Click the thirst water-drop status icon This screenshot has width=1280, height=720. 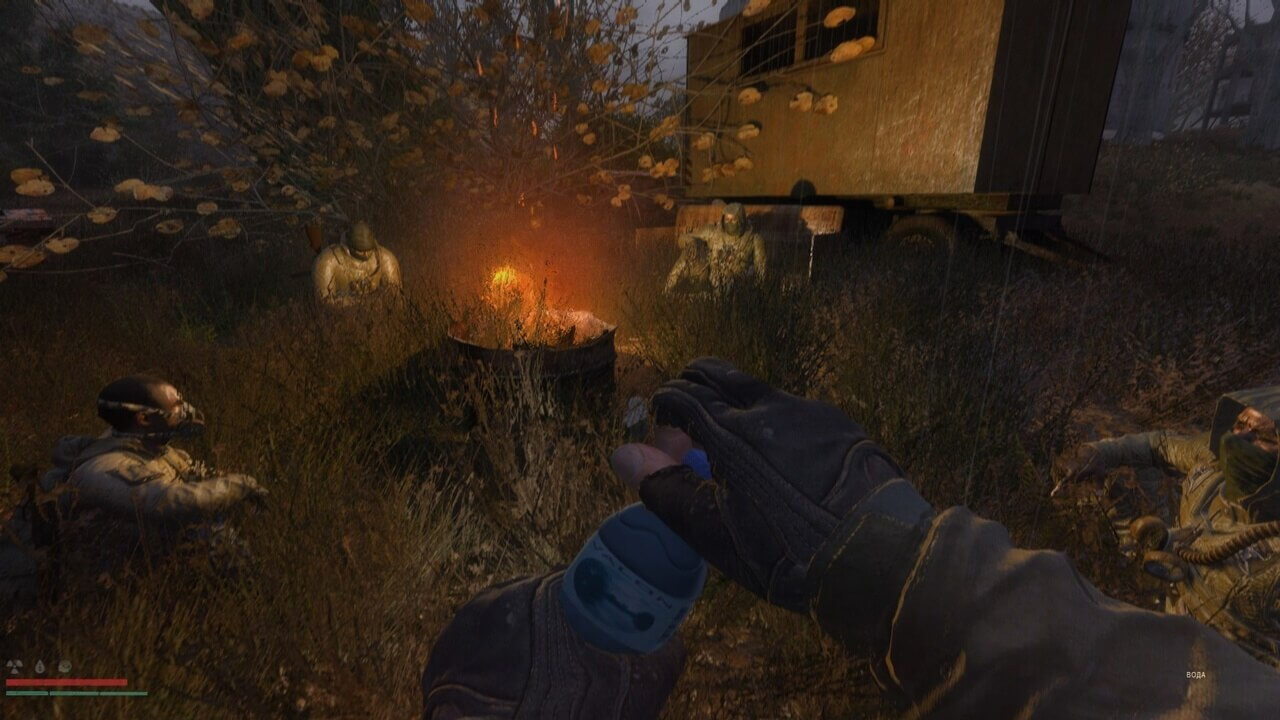40,667
